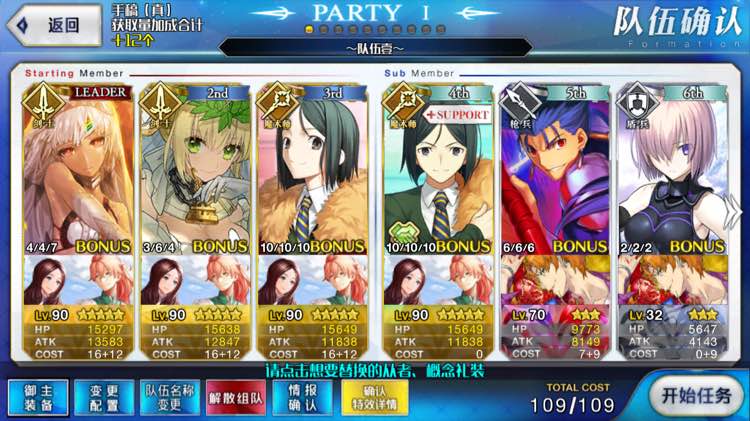The image size is (750, 421).
Task: Show the 确认特效详情 bonus effect details
Action: 373,397
